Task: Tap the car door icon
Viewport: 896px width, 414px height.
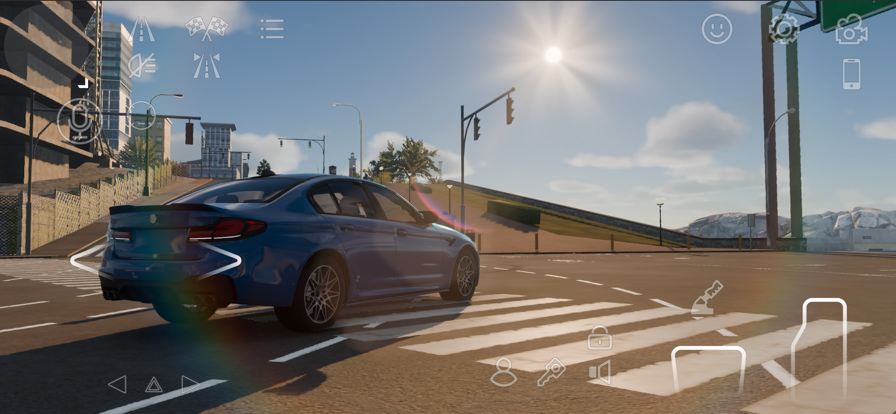Action: [x=599, y=373]
